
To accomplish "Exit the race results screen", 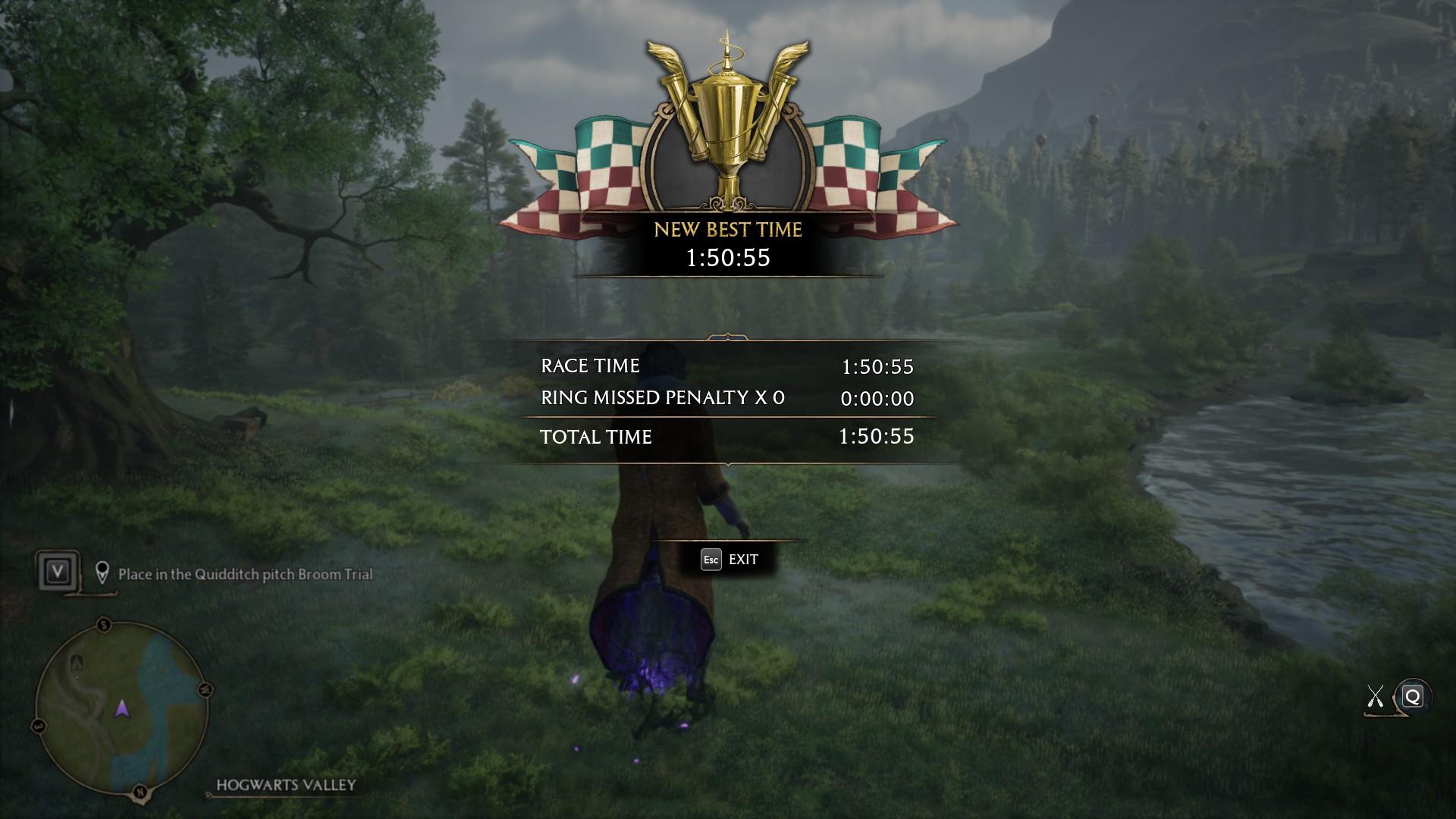I will 730,560.
